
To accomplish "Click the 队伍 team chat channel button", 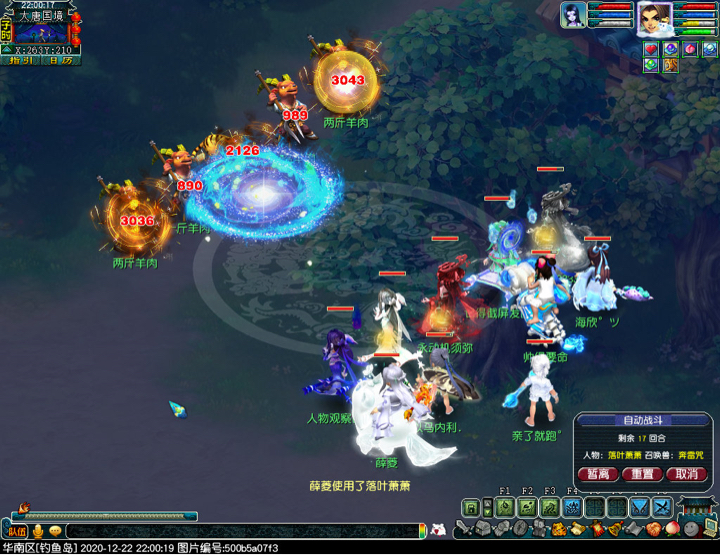I will (17, 531).
